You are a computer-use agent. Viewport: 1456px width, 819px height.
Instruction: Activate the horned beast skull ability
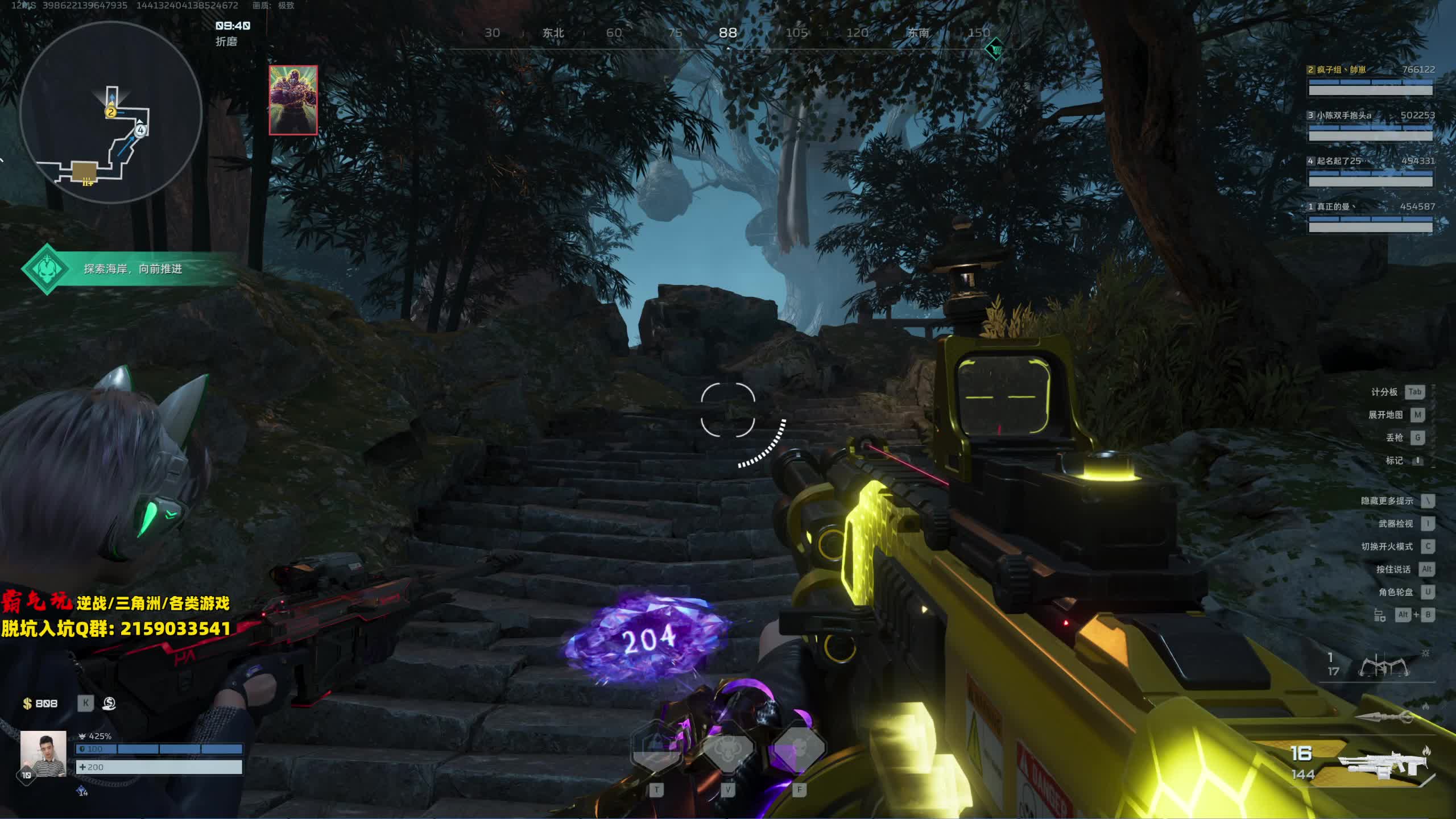[x=728, y=750]
